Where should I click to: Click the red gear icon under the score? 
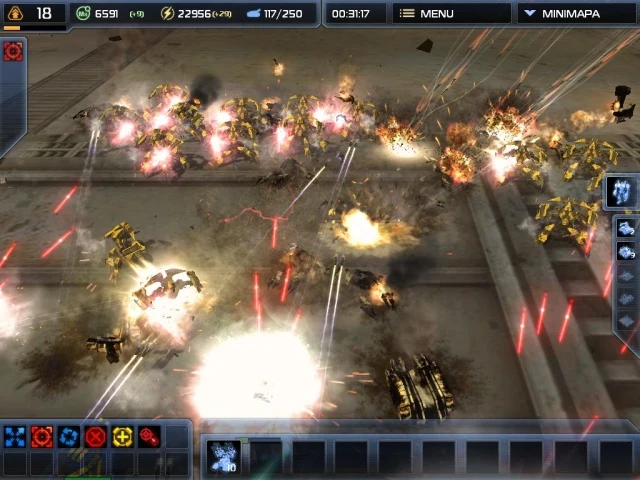point(13,51)
